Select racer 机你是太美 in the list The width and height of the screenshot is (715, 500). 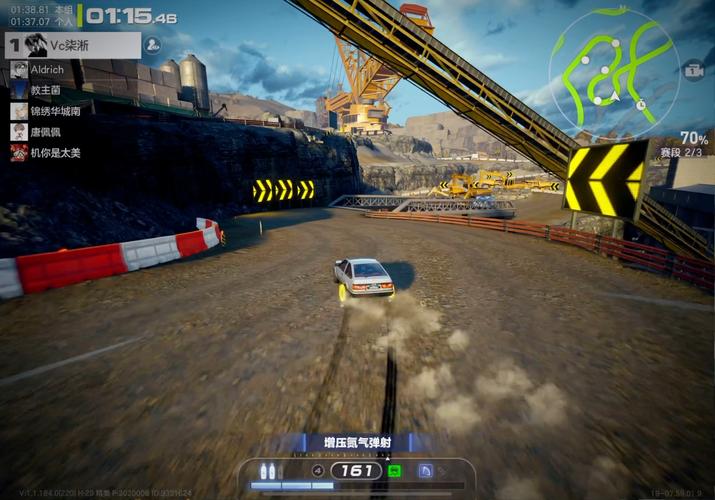(55, 153)
